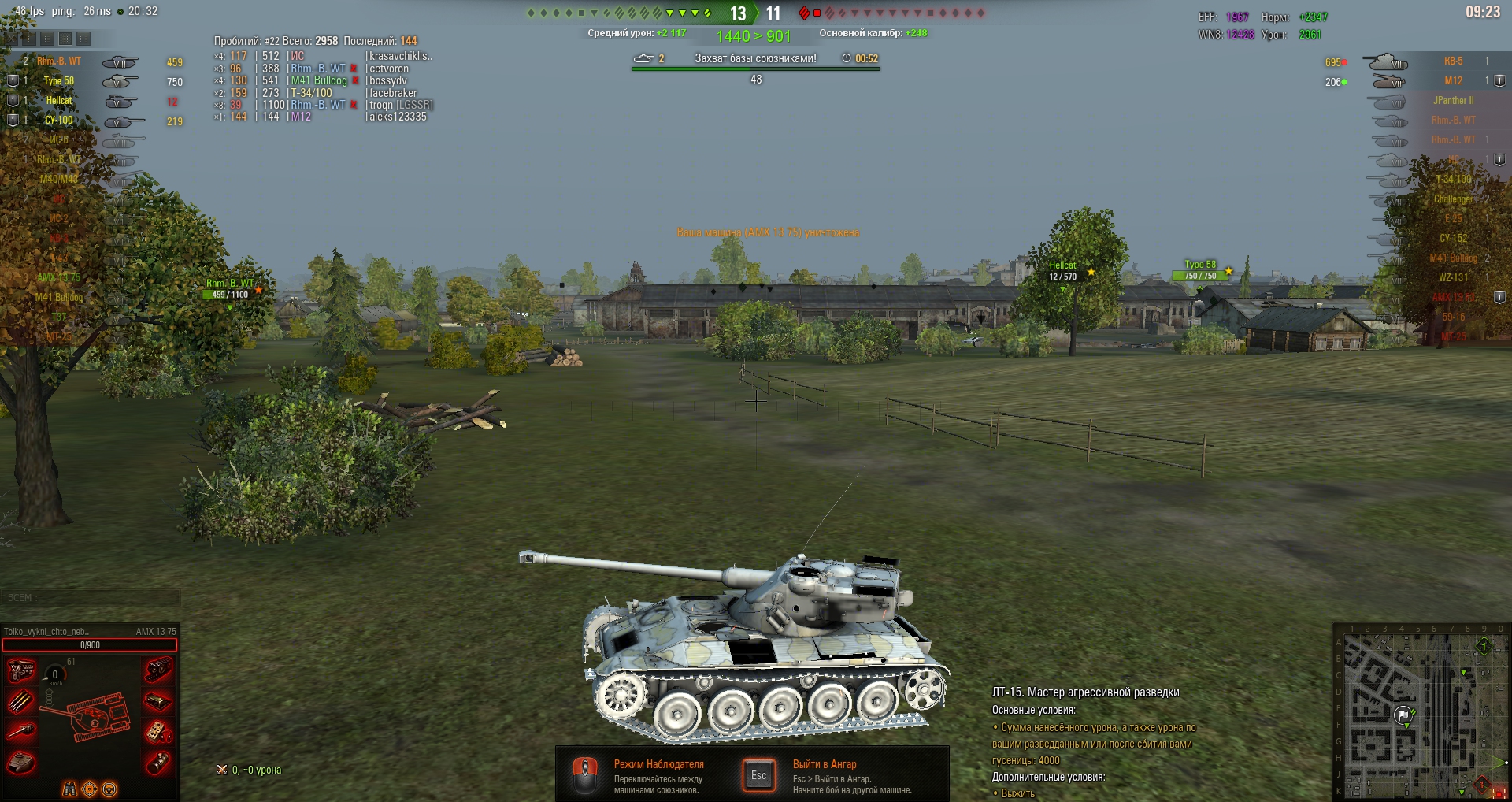Select the enemy M12 in the team list
The image size is (1512, 802).
click(1453, 81)
